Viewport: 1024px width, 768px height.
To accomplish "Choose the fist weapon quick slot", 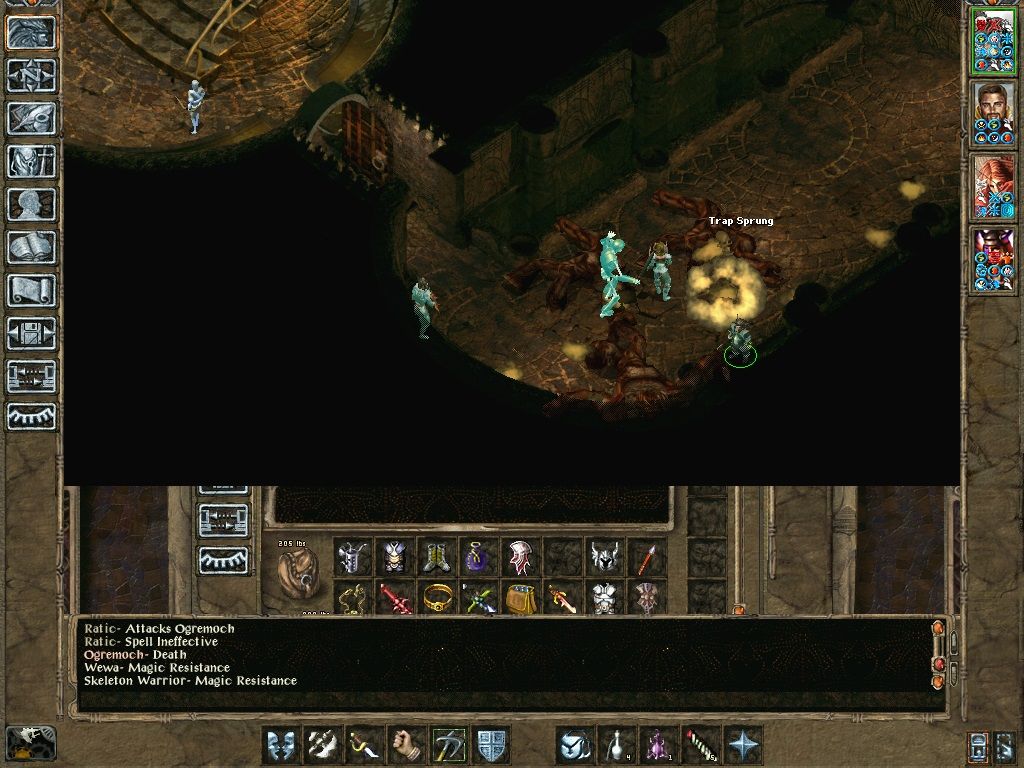I will point(406,745).
